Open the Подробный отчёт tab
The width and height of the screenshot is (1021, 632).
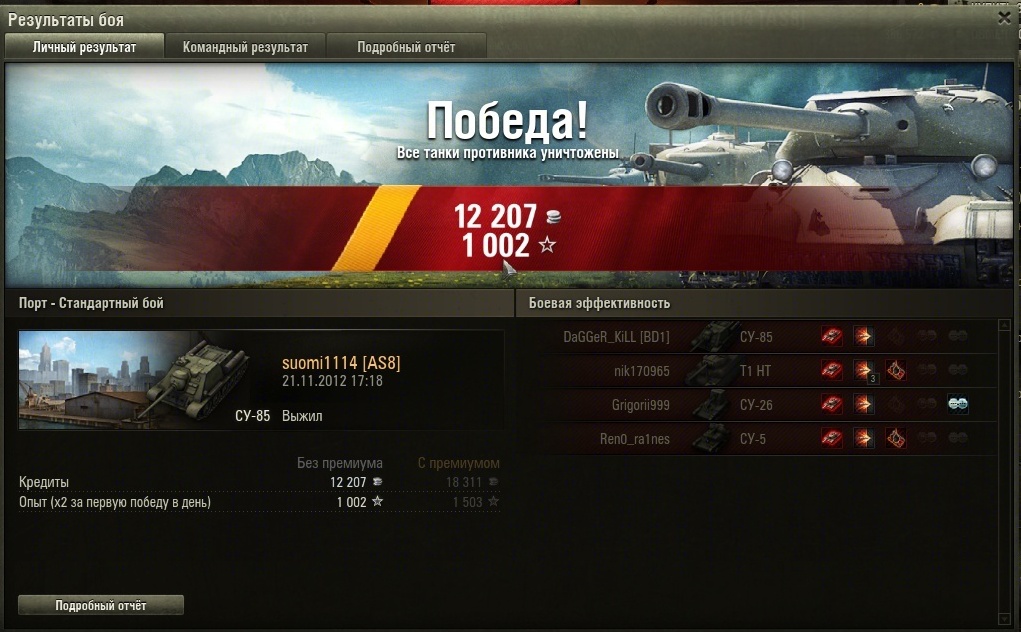click(x=406, y=47)
